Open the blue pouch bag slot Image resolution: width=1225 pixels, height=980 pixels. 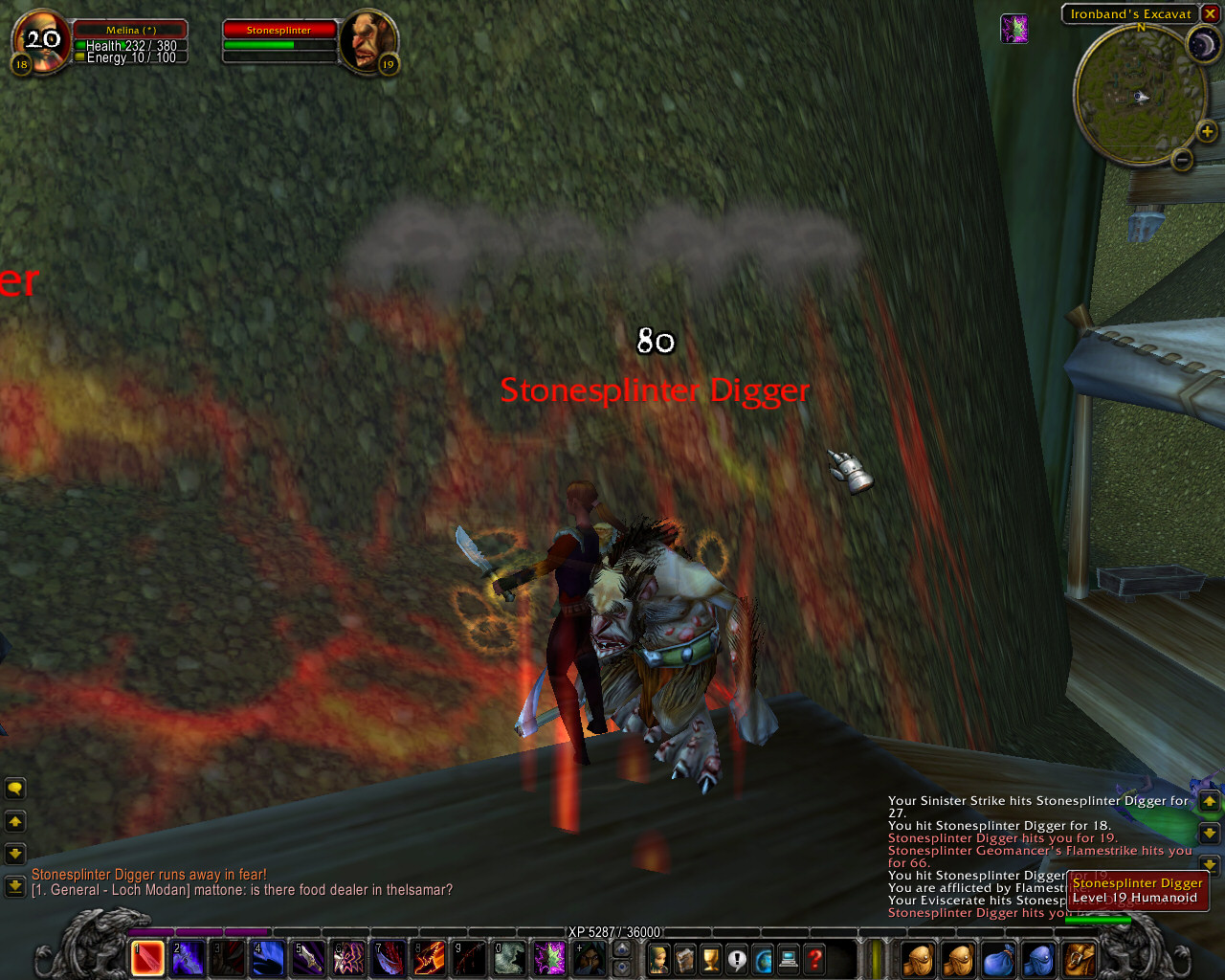998,957
